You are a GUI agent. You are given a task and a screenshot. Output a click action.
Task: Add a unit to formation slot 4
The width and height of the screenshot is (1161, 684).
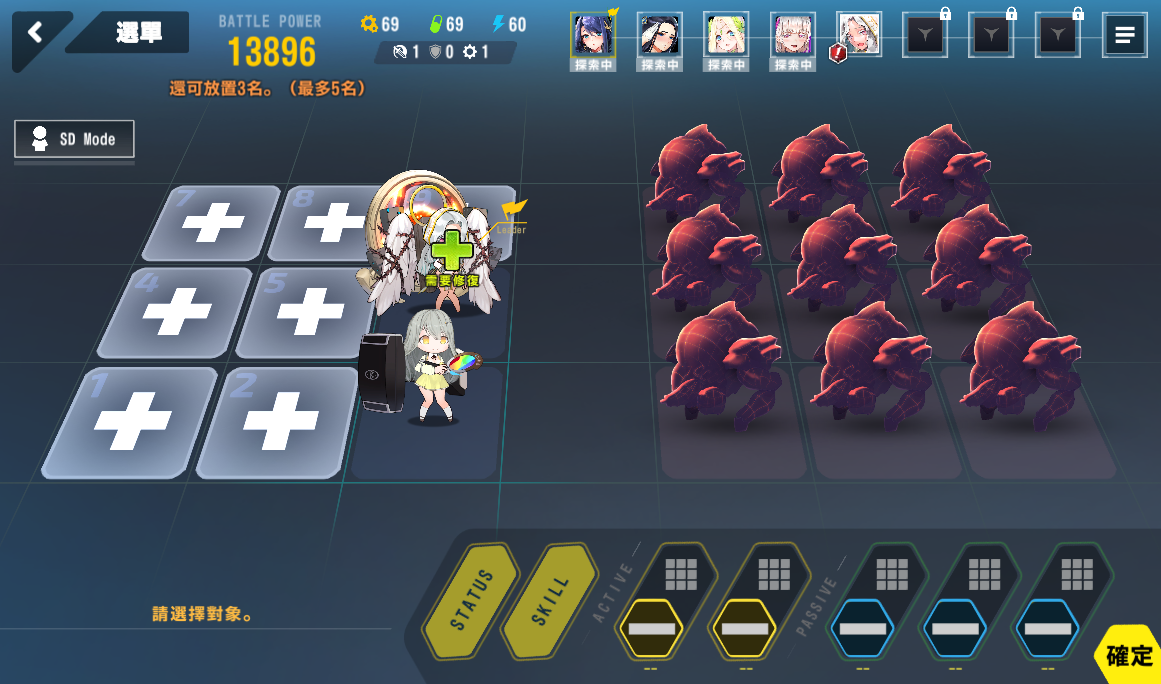pyautogui.click(x=176, y=313)
